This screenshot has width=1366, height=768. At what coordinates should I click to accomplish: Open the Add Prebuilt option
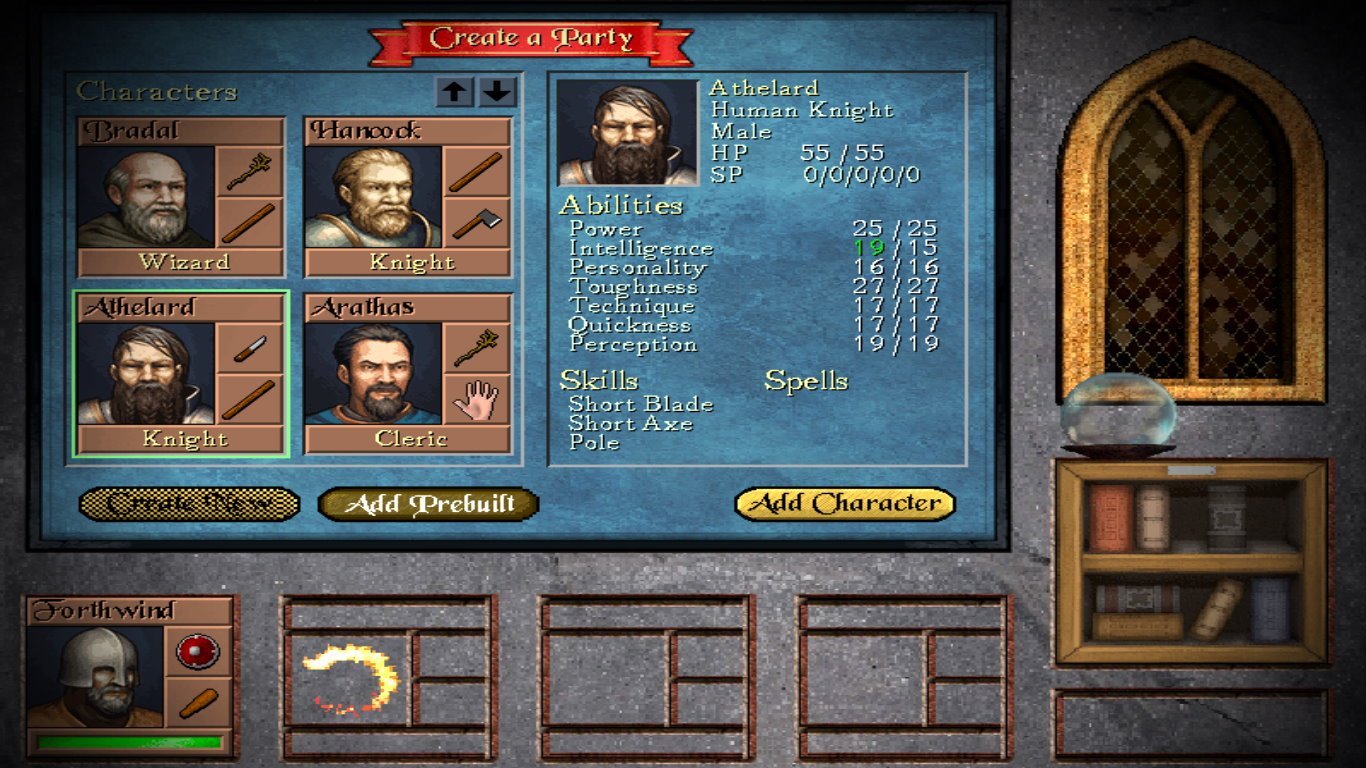(428, 504)
